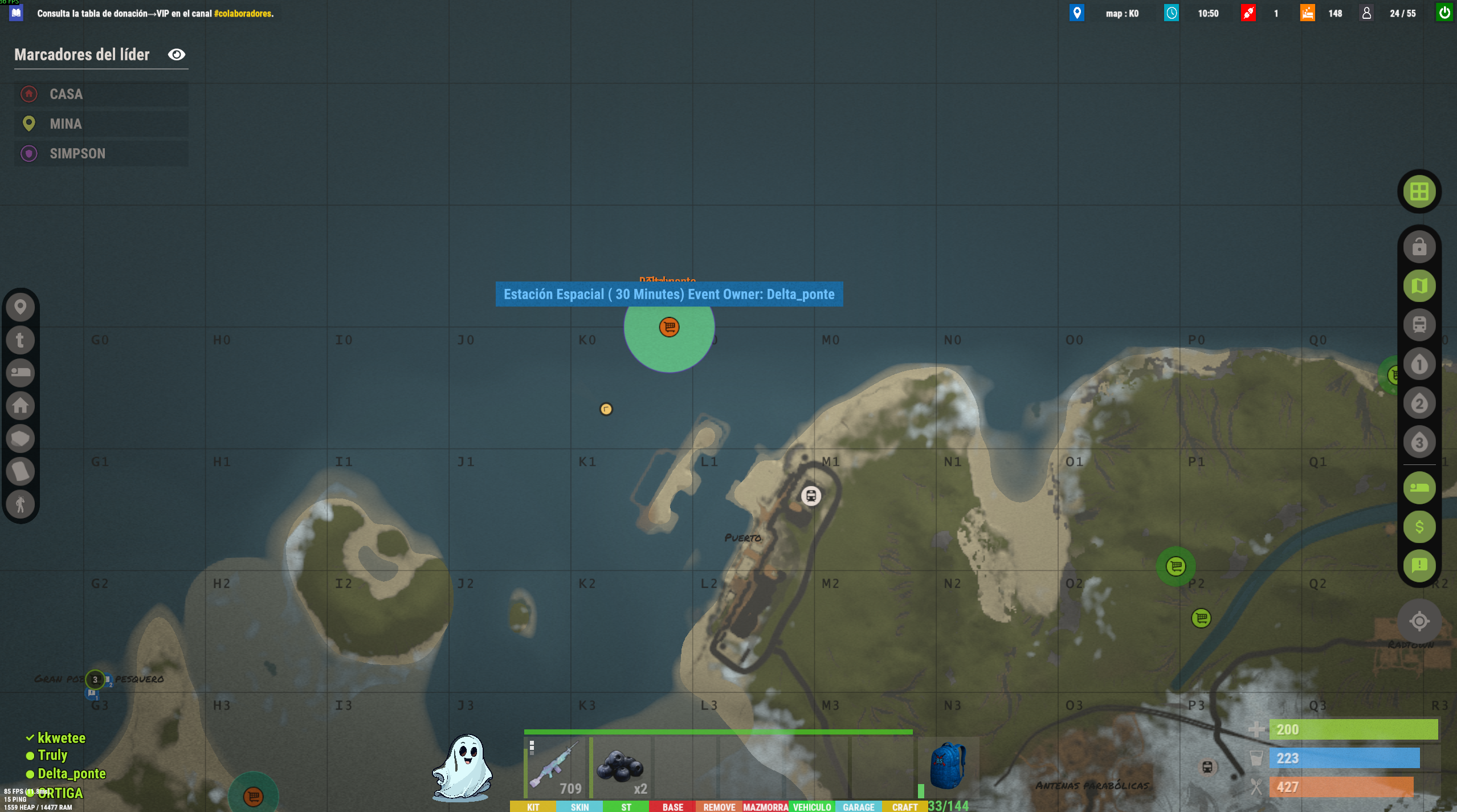Click the dollar sign button
Image resolution: width=1457 pixels, height=812 pixels.
(x=1419, y=527)
